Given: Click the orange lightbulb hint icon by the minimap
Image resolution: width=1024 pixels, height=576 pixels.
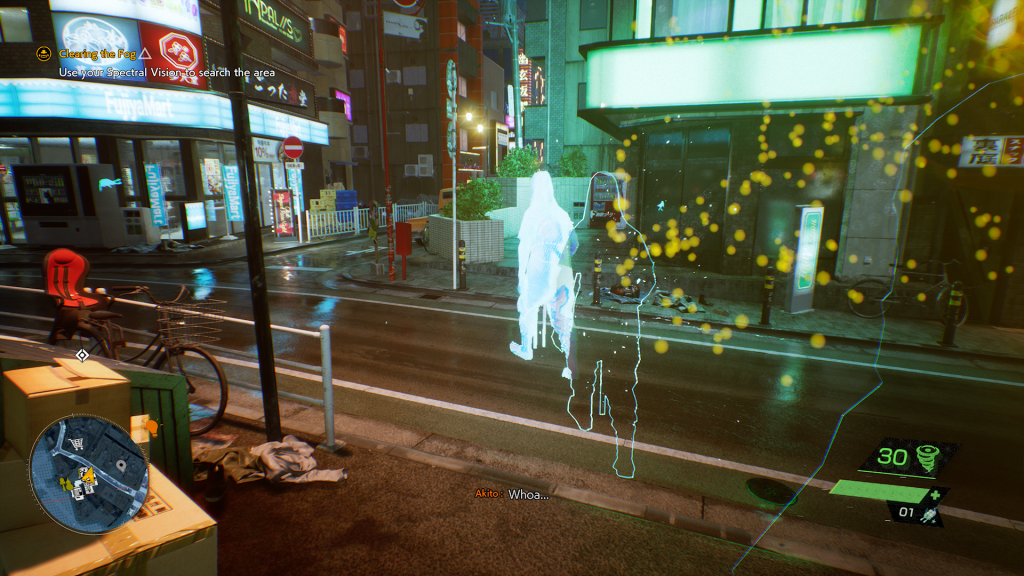Looking at the screenshot, I should click(152, 427).
